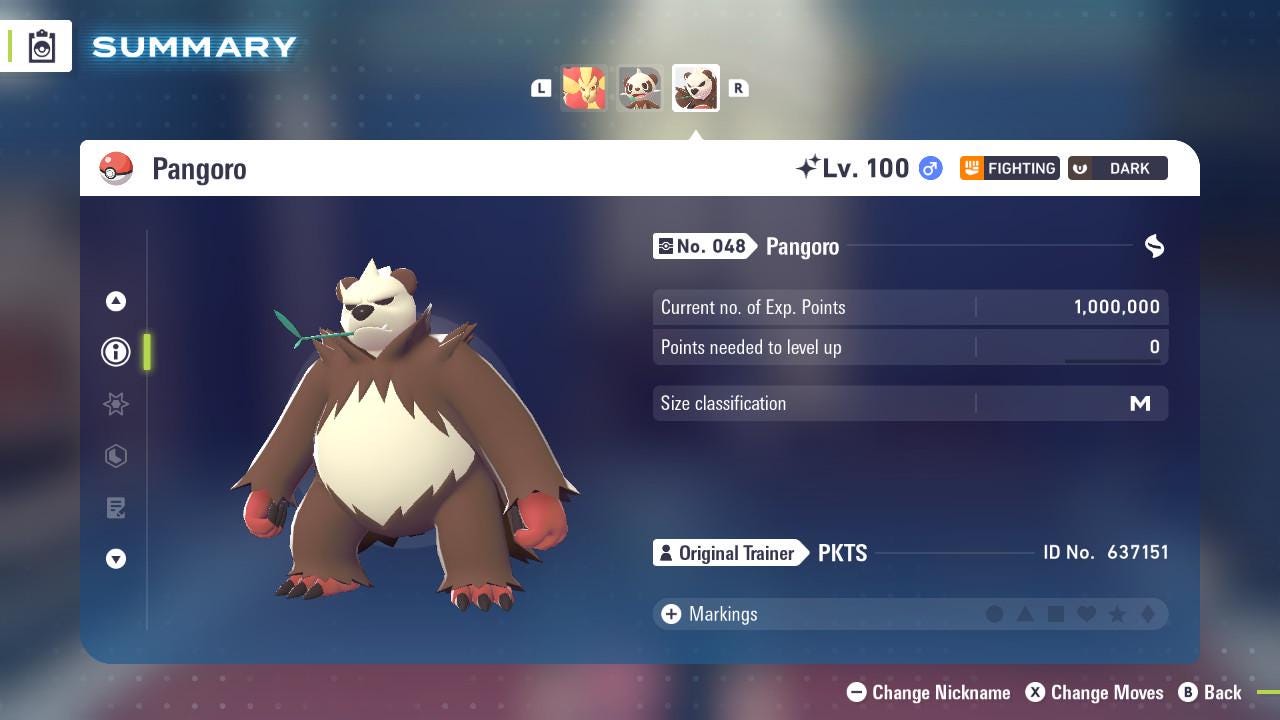Select the Talonflame party thumbnail tab
The image size is (1280, 720).
(x=585, y=88)
